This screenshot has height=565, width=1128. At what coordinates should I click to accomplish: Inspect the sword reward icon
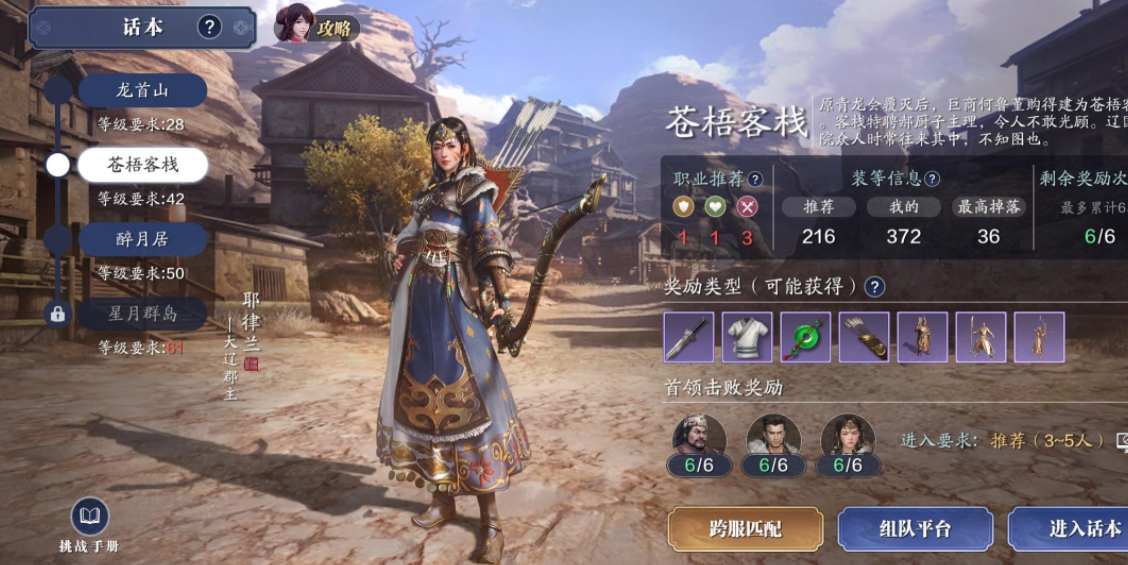coord(689,337)
